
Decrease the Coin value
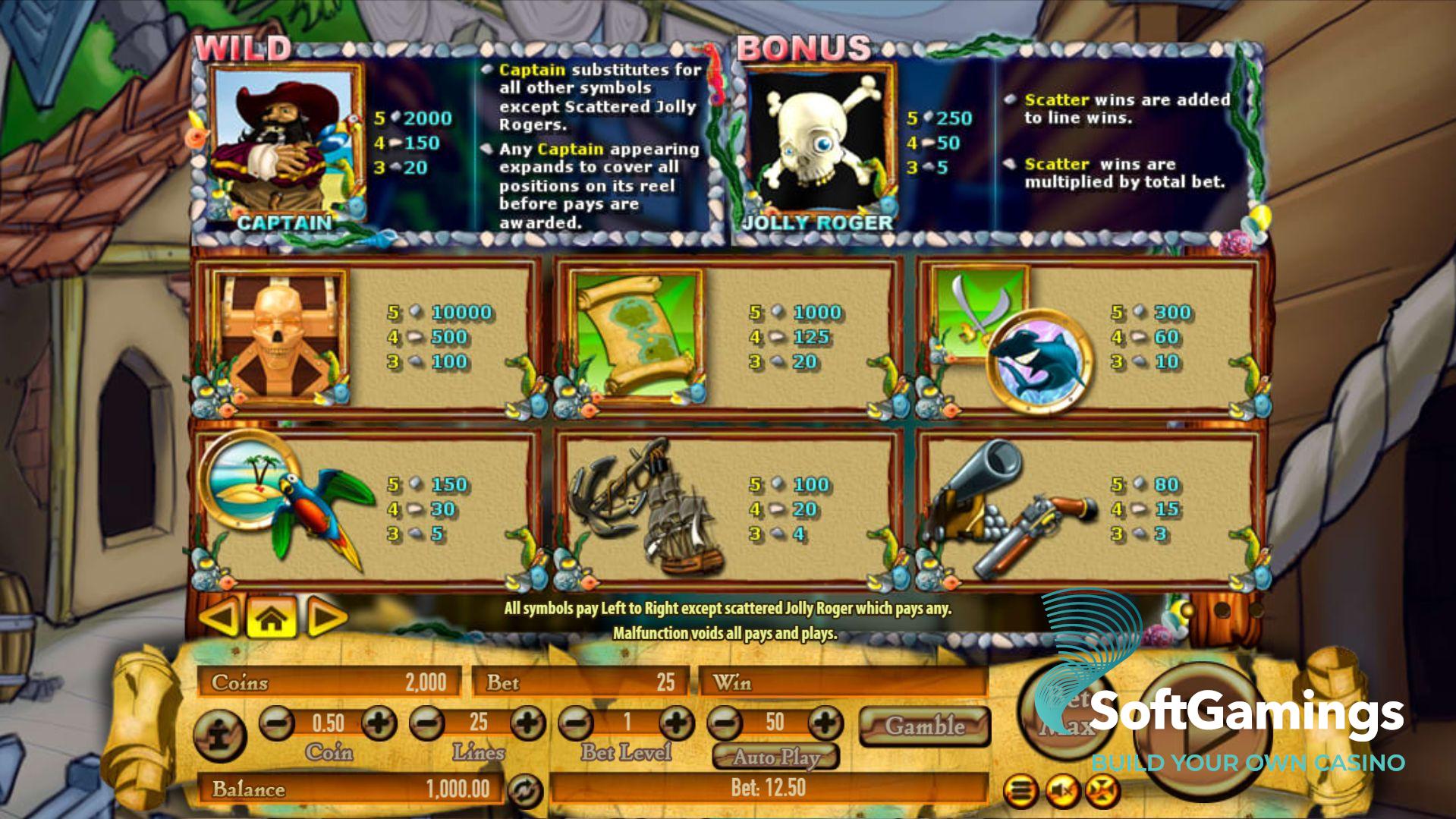coord(277,722)
